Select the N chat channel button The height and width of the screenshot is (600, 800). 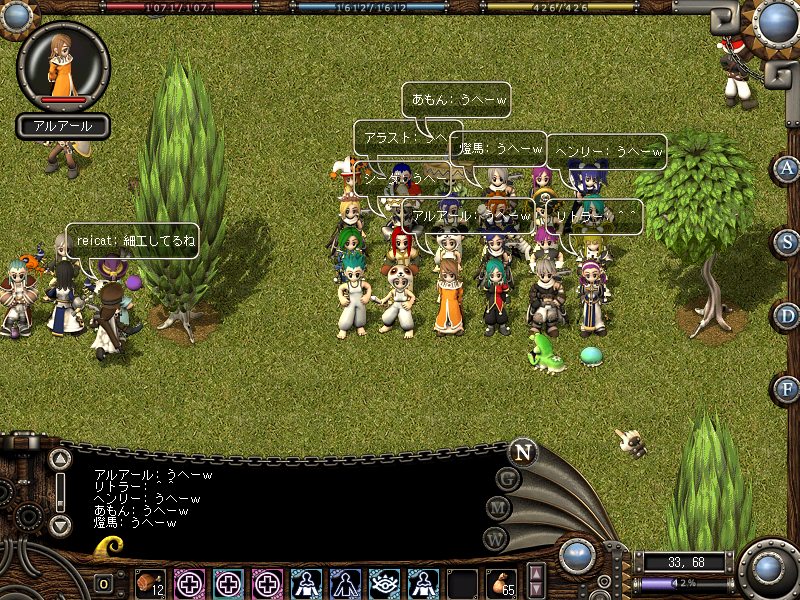[x=521, y=451]
